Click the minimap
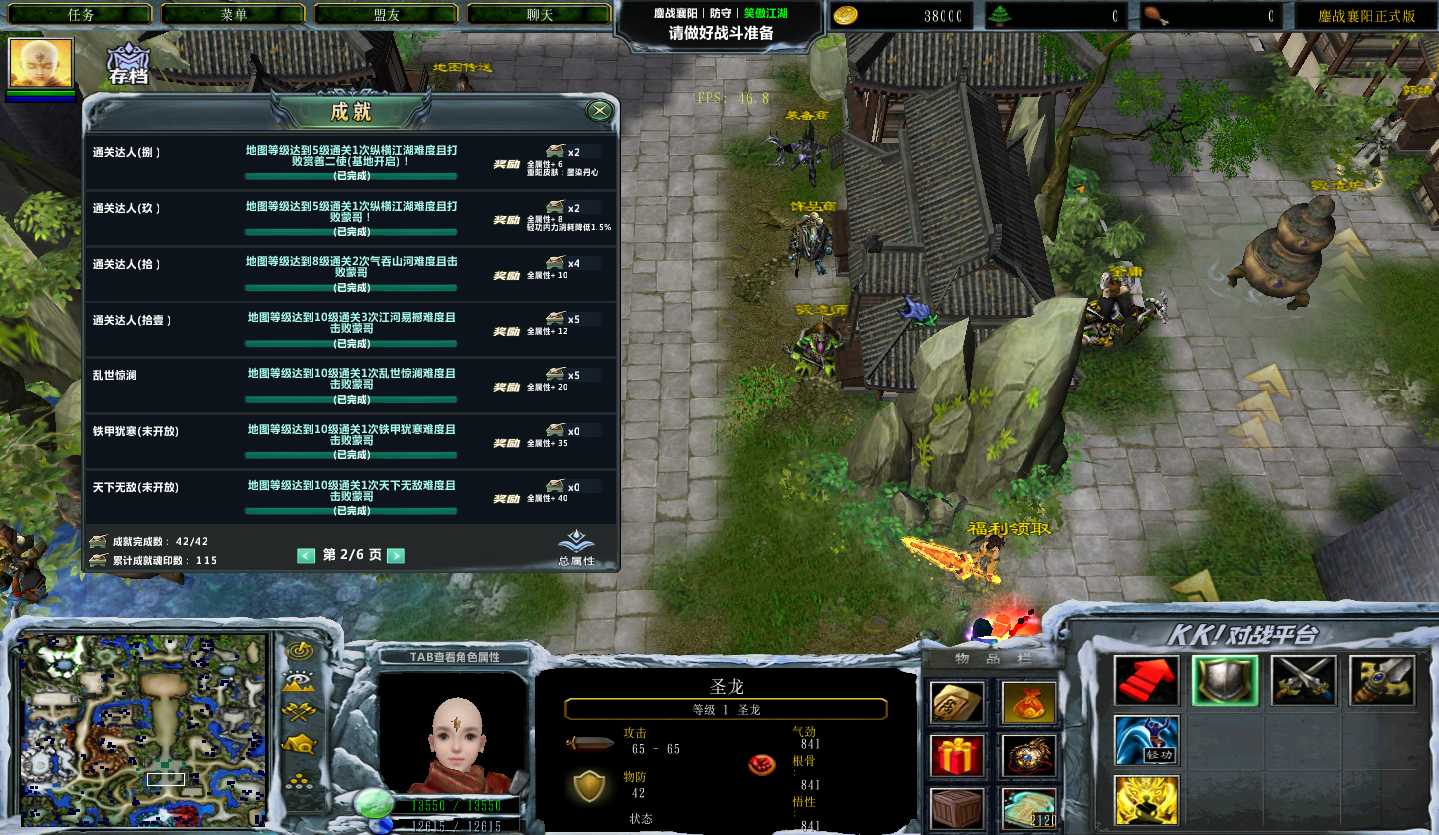 [144, 729]
